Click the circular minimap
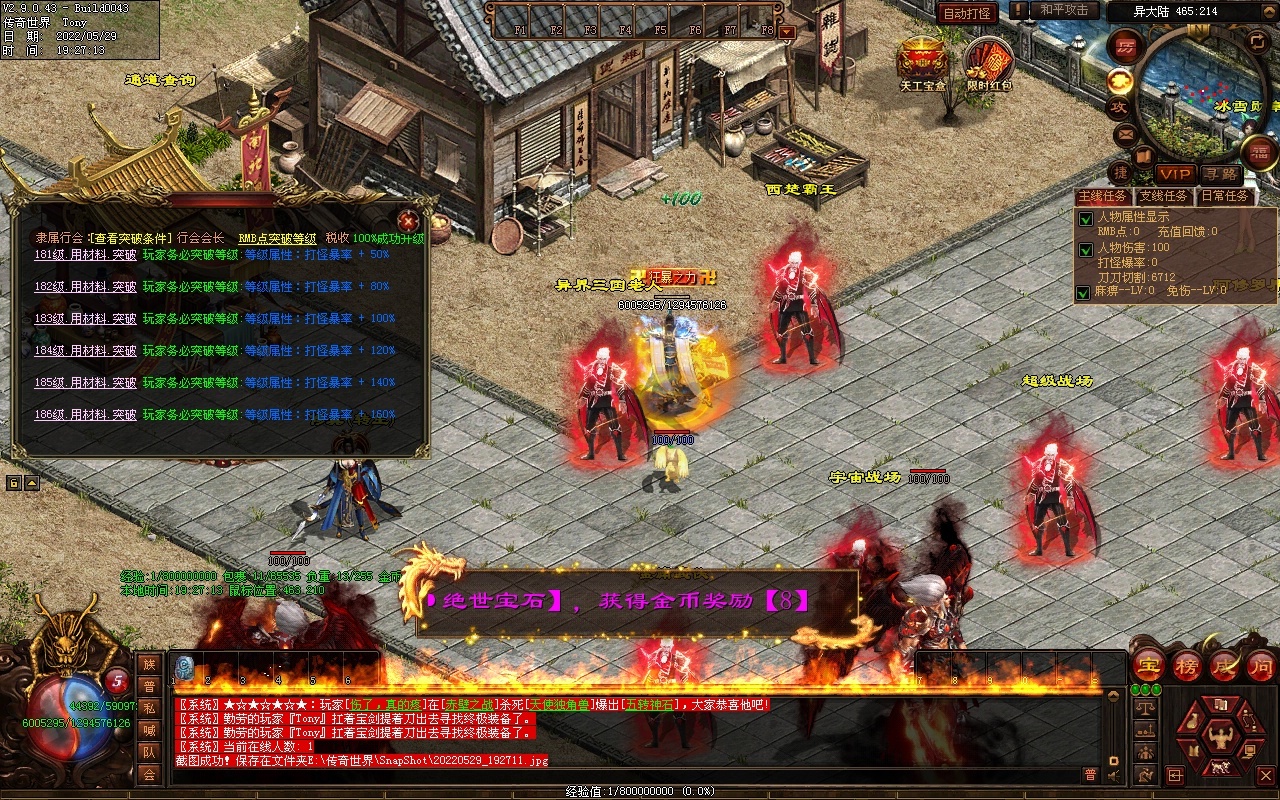Image resolution: width=1280 pixels, height=800 pixels. (x=1195, y=95)
